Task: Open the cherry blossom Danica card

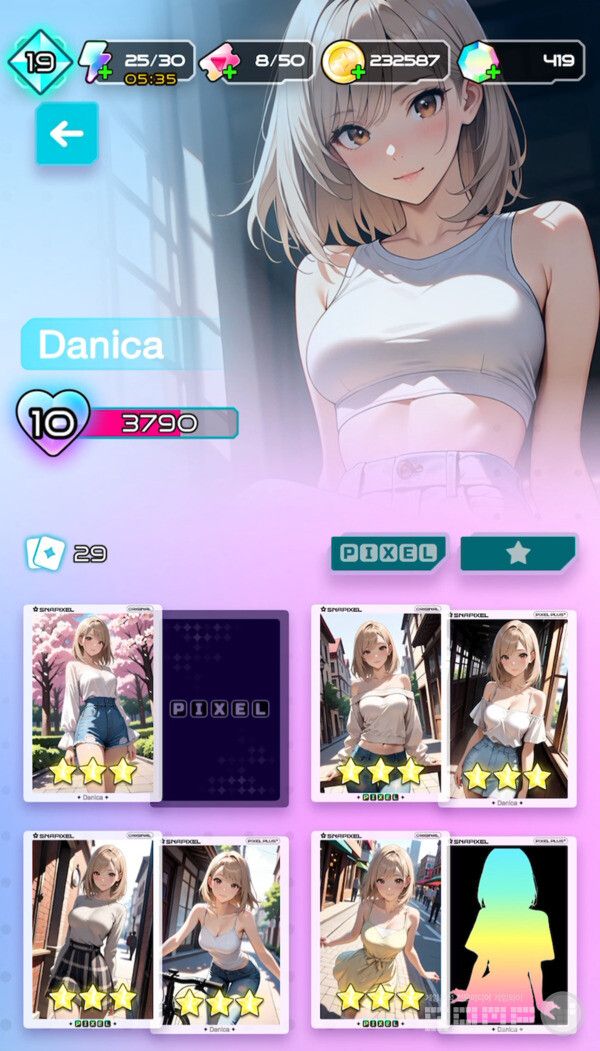Action: pos(92,702)
